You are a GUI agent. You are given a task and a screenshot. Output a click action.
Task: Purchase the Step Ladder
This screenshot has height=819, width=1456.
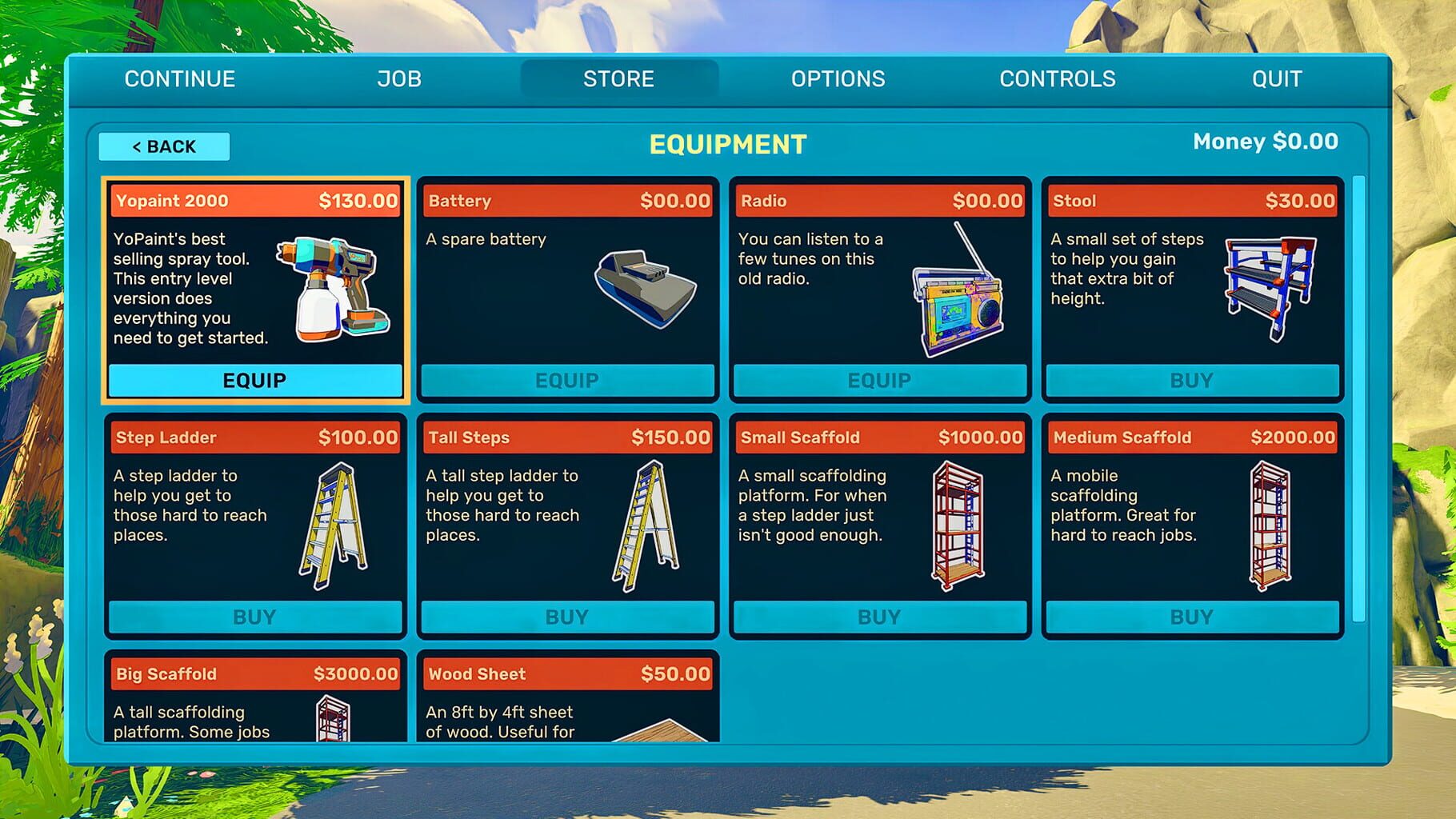click(254, 616)
